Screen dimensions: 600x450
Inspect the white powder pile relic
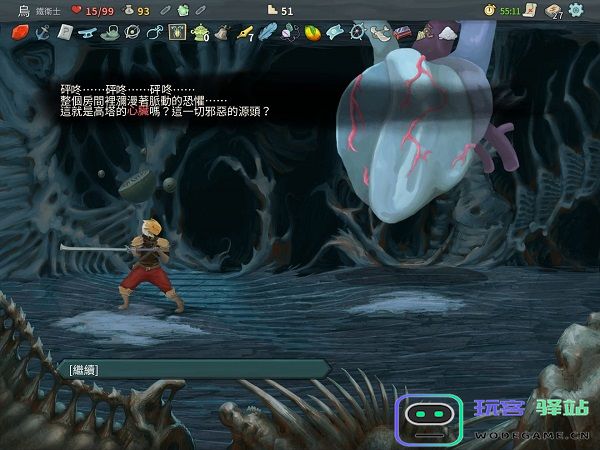447,32
